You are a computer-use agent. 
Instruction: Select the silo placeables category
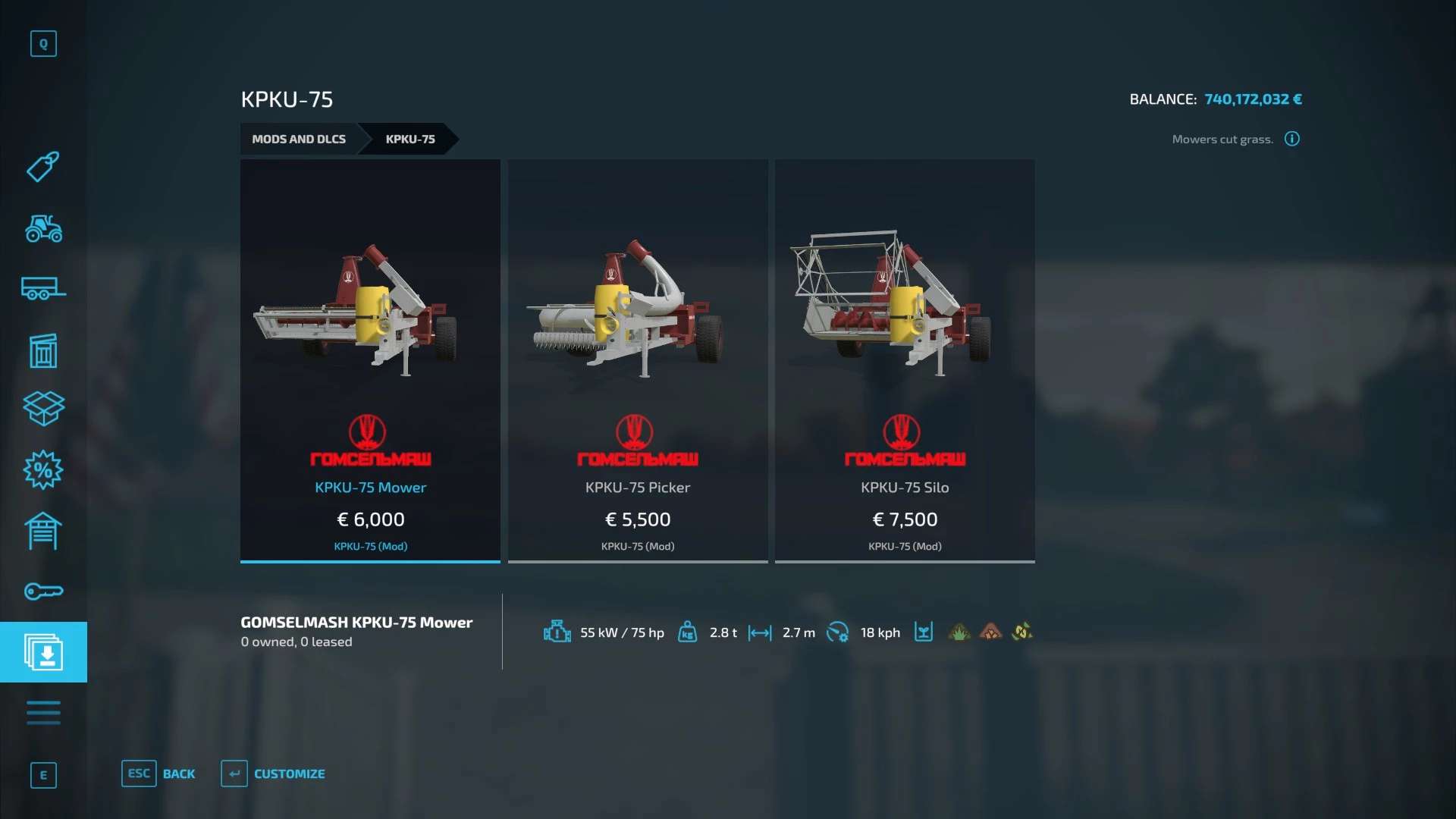43,350
